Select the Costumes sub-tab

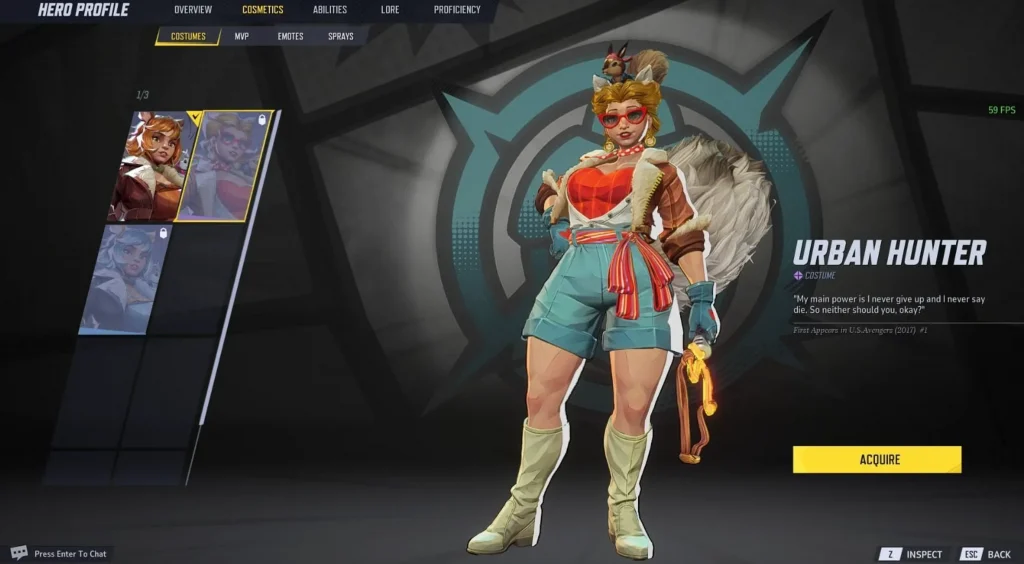click(188, 37)
